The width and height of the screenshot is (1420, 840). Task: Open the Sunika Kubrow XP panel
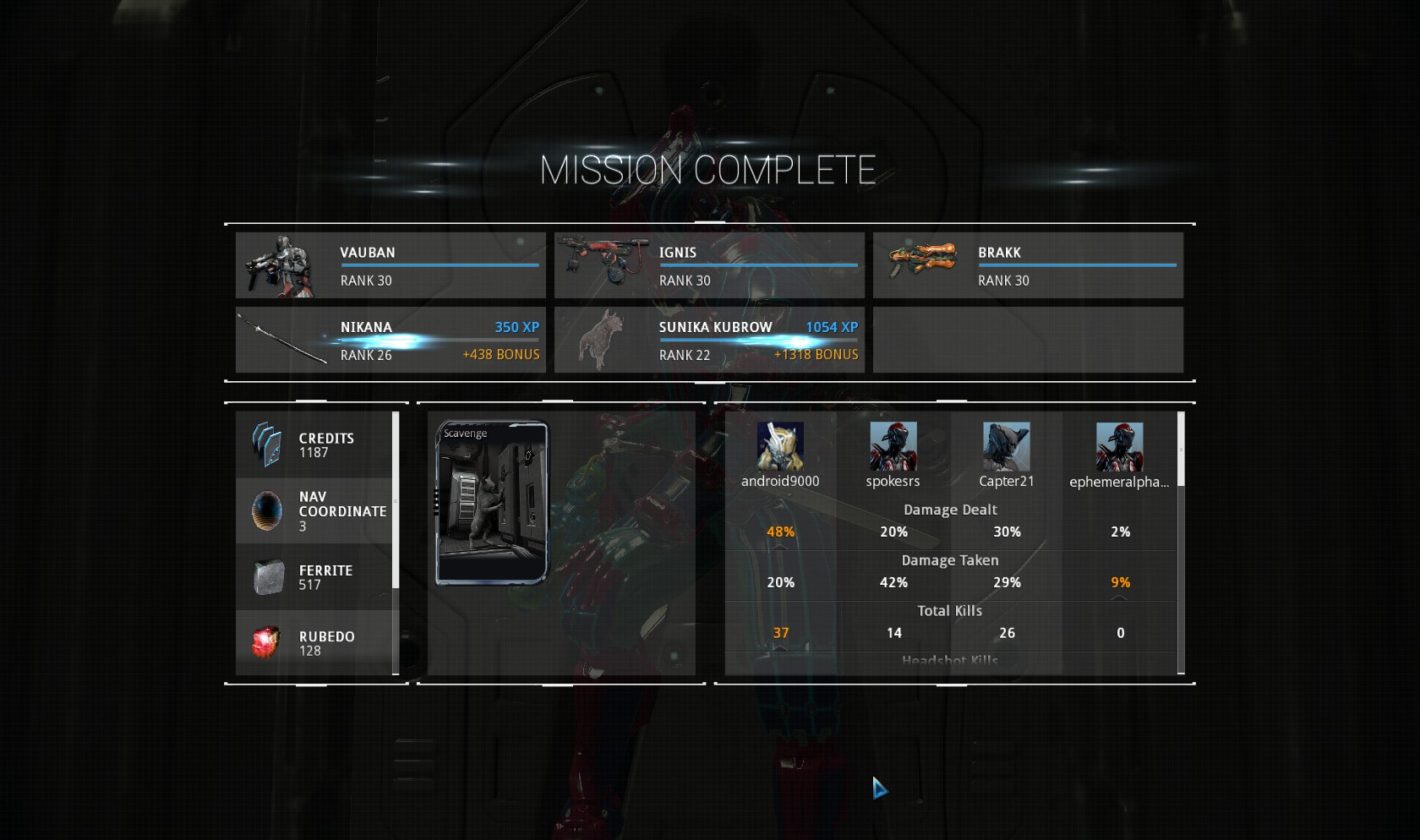coord(708,340)
